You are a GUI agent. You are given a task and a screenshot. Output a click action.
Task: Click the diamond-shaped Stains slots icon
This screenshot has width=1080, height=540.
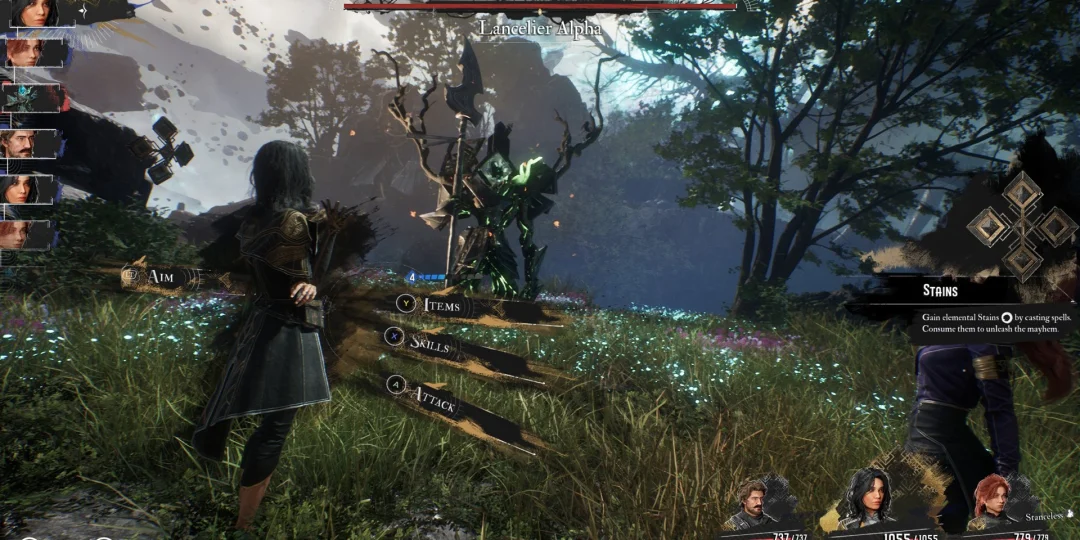click(x=1022, y=225)
